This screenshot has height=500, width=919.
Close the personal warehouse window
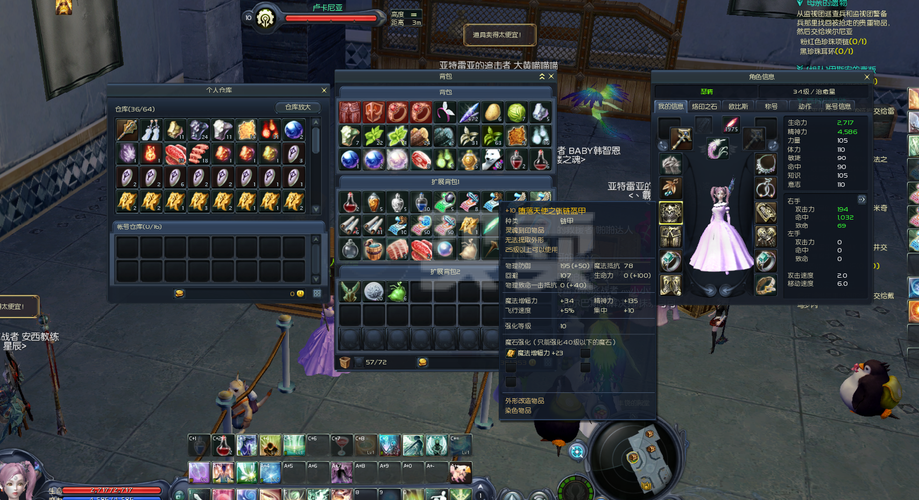[324, 90]
